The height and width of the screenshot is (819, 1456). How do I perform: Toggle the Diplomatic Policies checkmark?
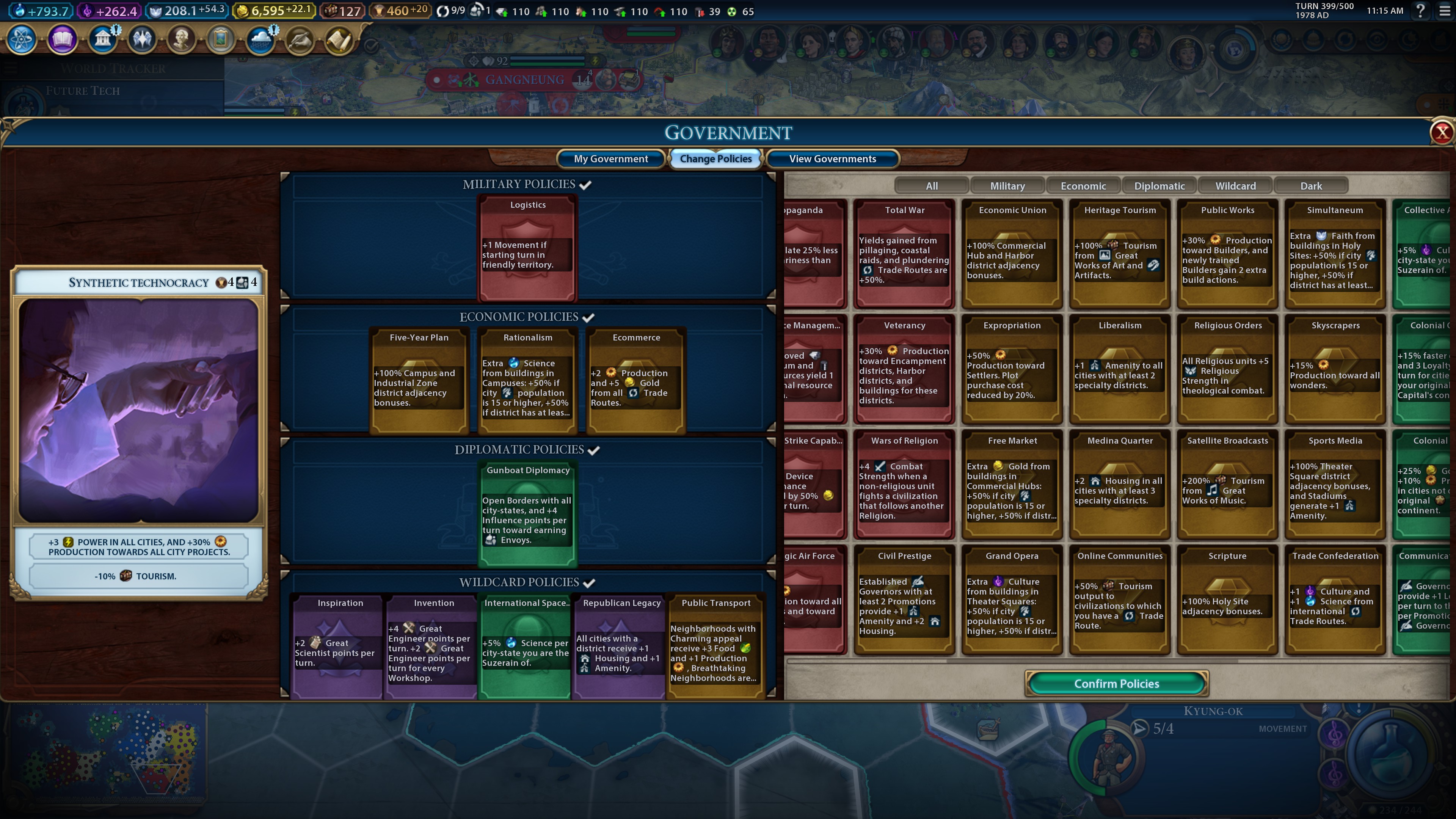(x=593, y=450)
